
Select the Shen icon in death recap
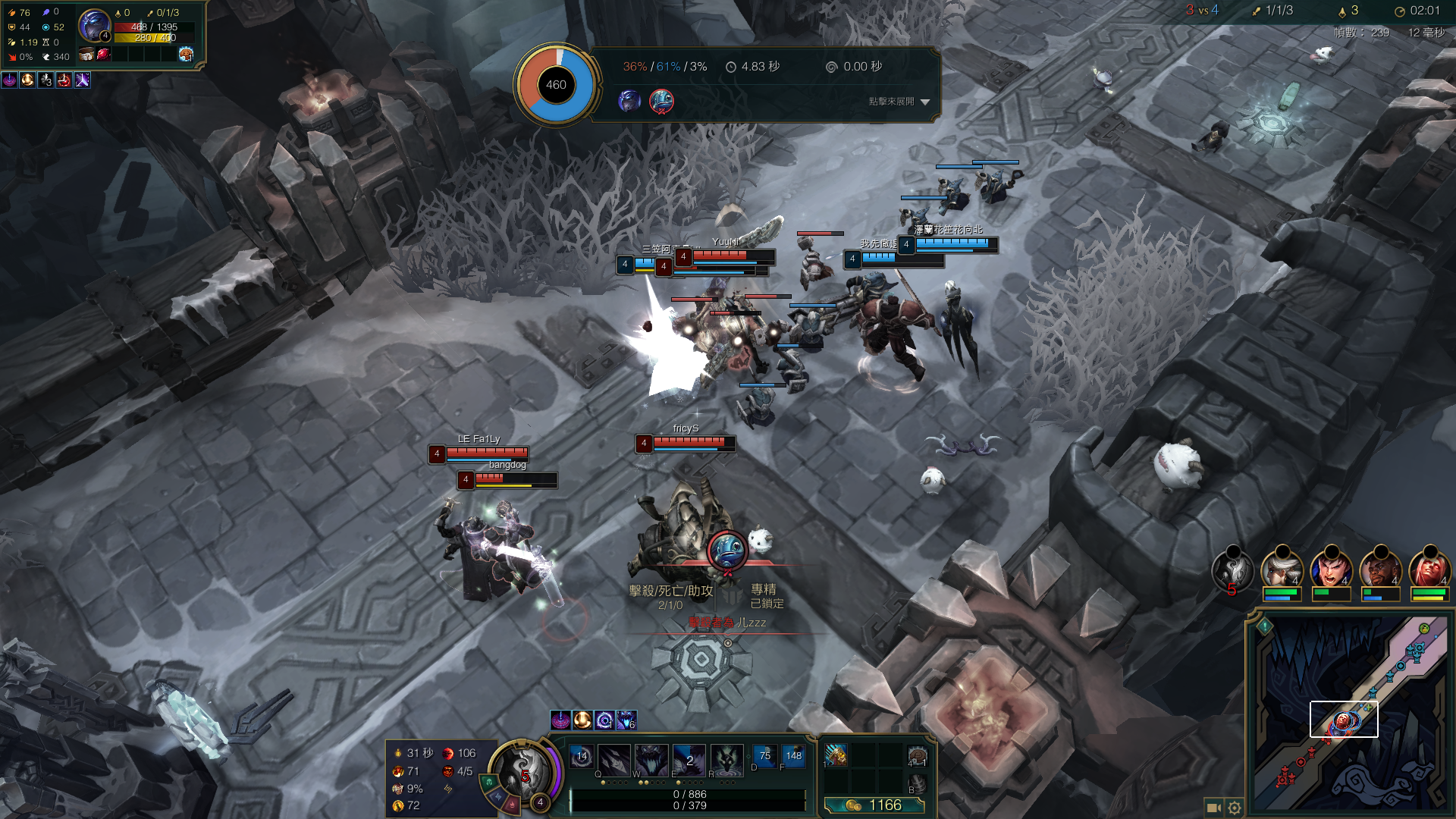click(x=629, y=101)
